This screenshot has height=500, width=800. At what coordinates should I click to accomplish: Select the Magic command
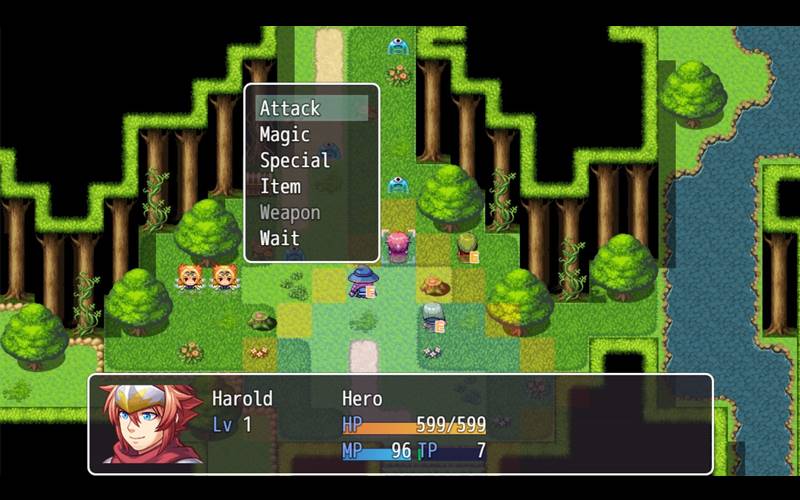point(285,134)
